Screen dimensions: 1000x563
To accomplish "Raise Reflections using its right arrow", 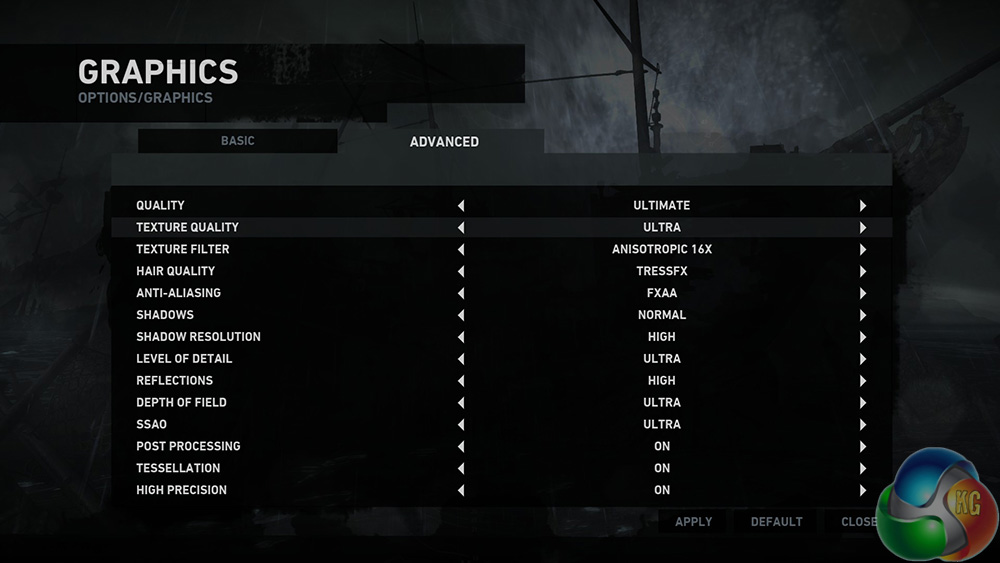I will (862, 381).
